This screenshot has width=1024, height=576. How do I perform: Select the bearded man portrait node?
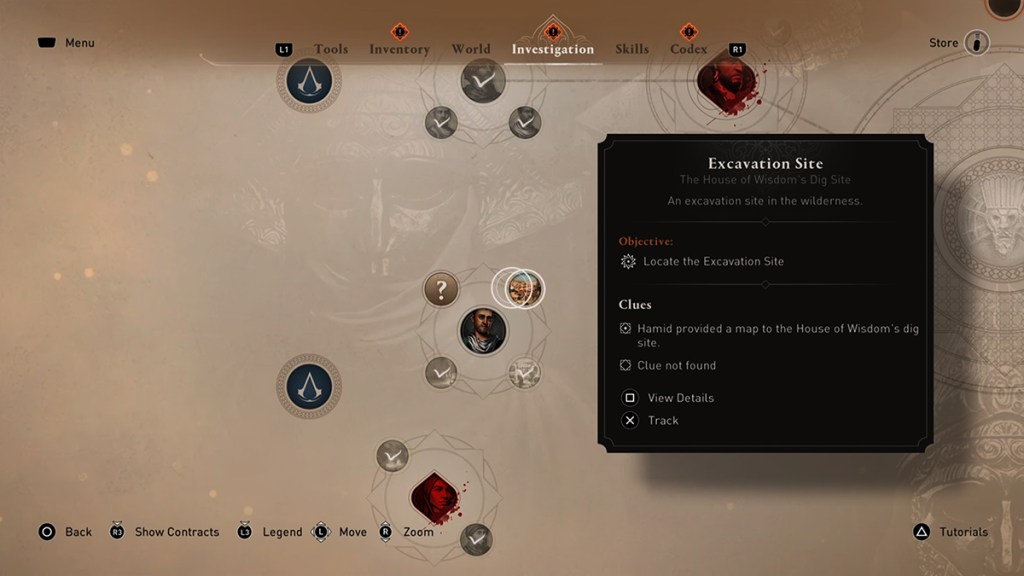click(x=482, y=330)
